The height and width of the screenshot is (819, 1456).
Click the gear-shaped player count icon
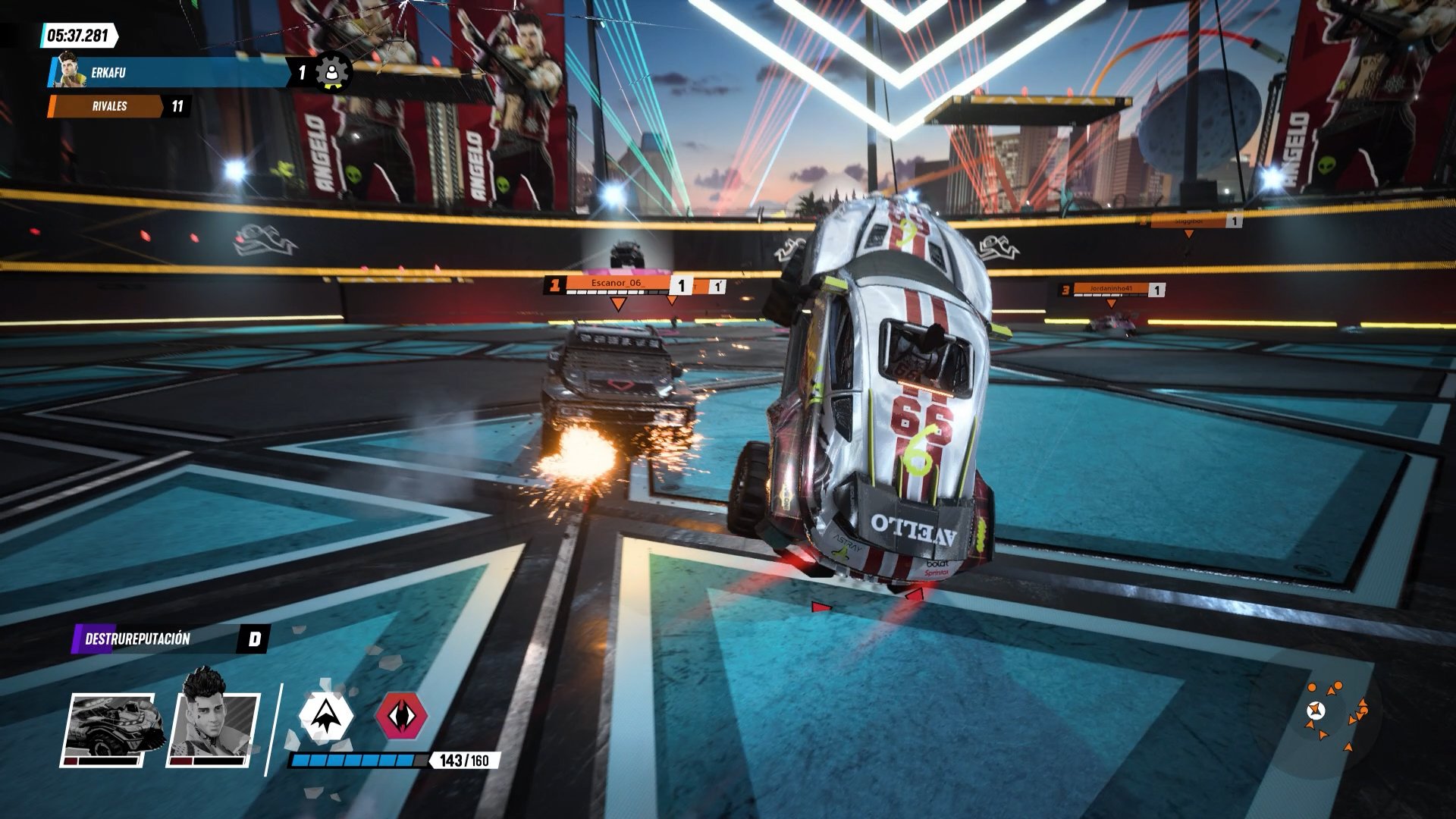[332, 72]
